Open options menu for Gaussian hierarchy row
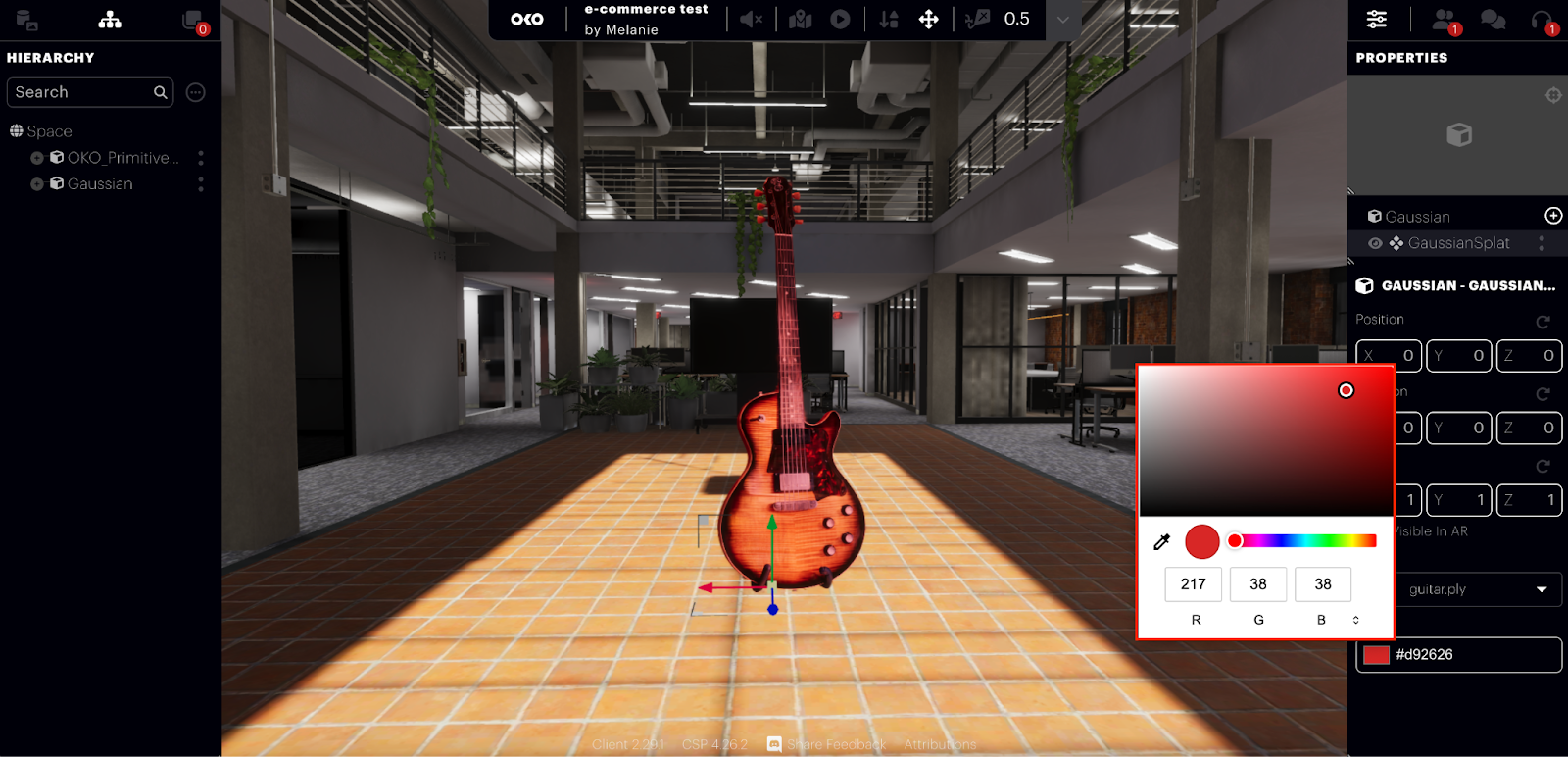Image resolution: width=1568 pixels, height=757 pixels. [201, 184]
